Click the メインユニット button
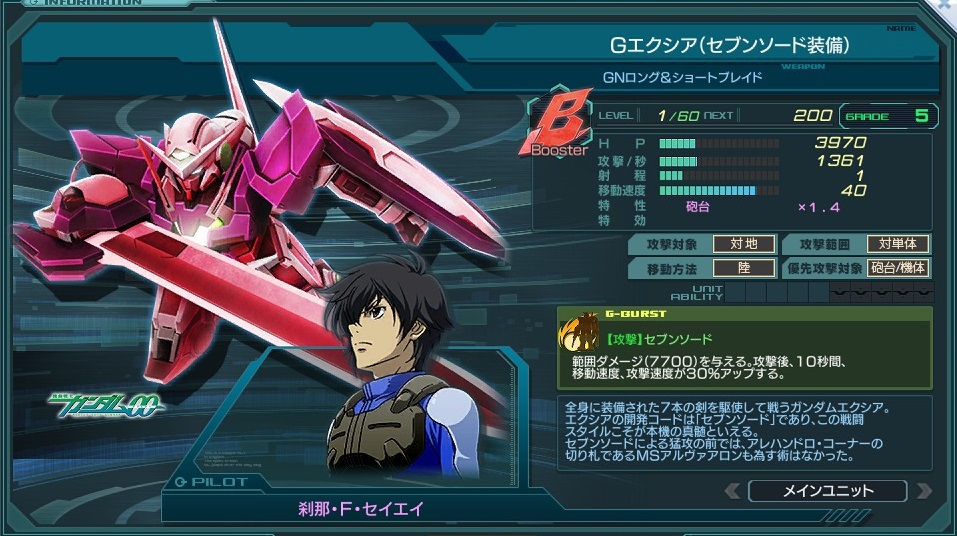The width and height of the screenshot is (957, 536). click(x=827, y=491)
